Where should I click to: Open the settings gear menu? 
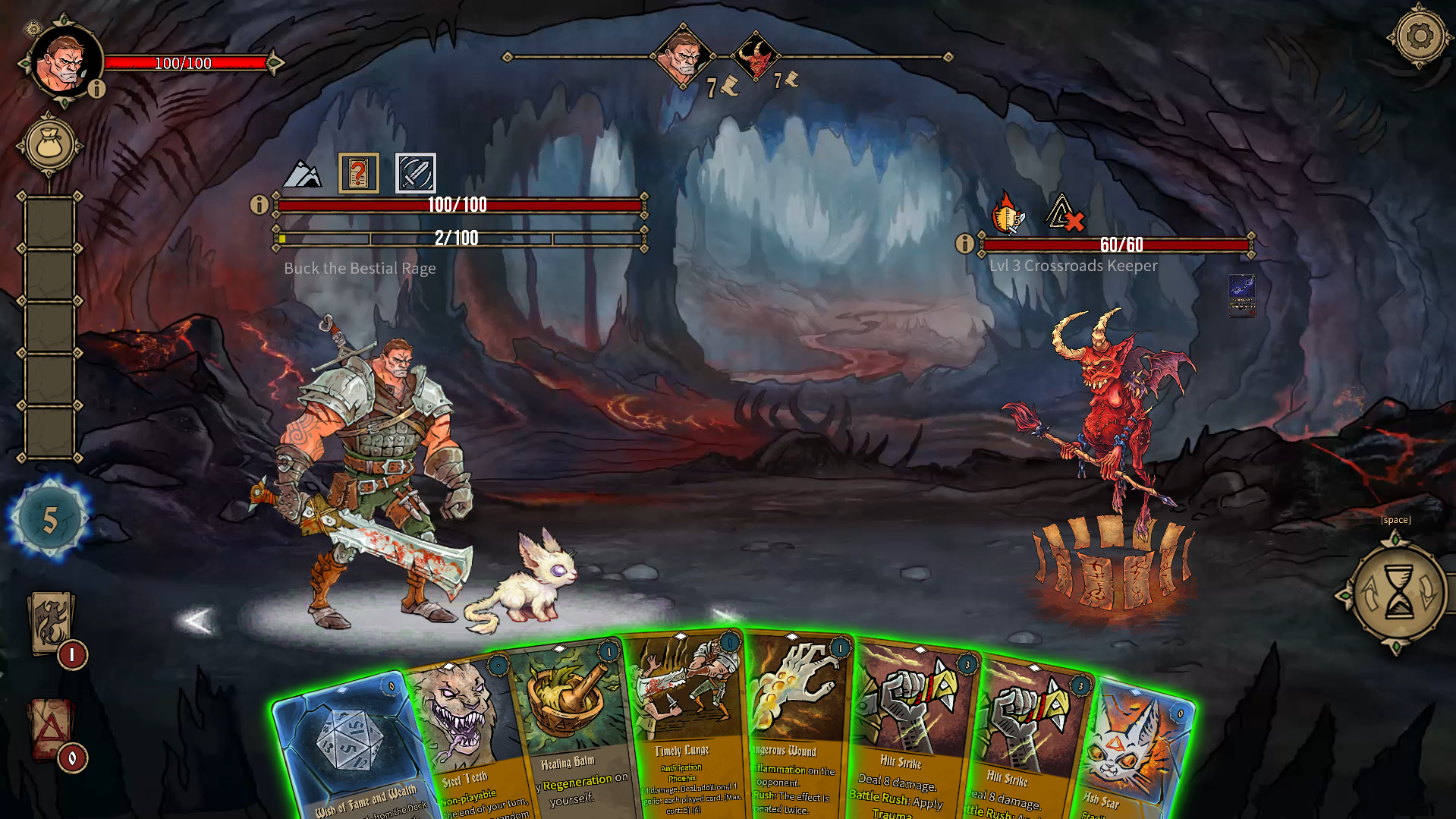1420,36
